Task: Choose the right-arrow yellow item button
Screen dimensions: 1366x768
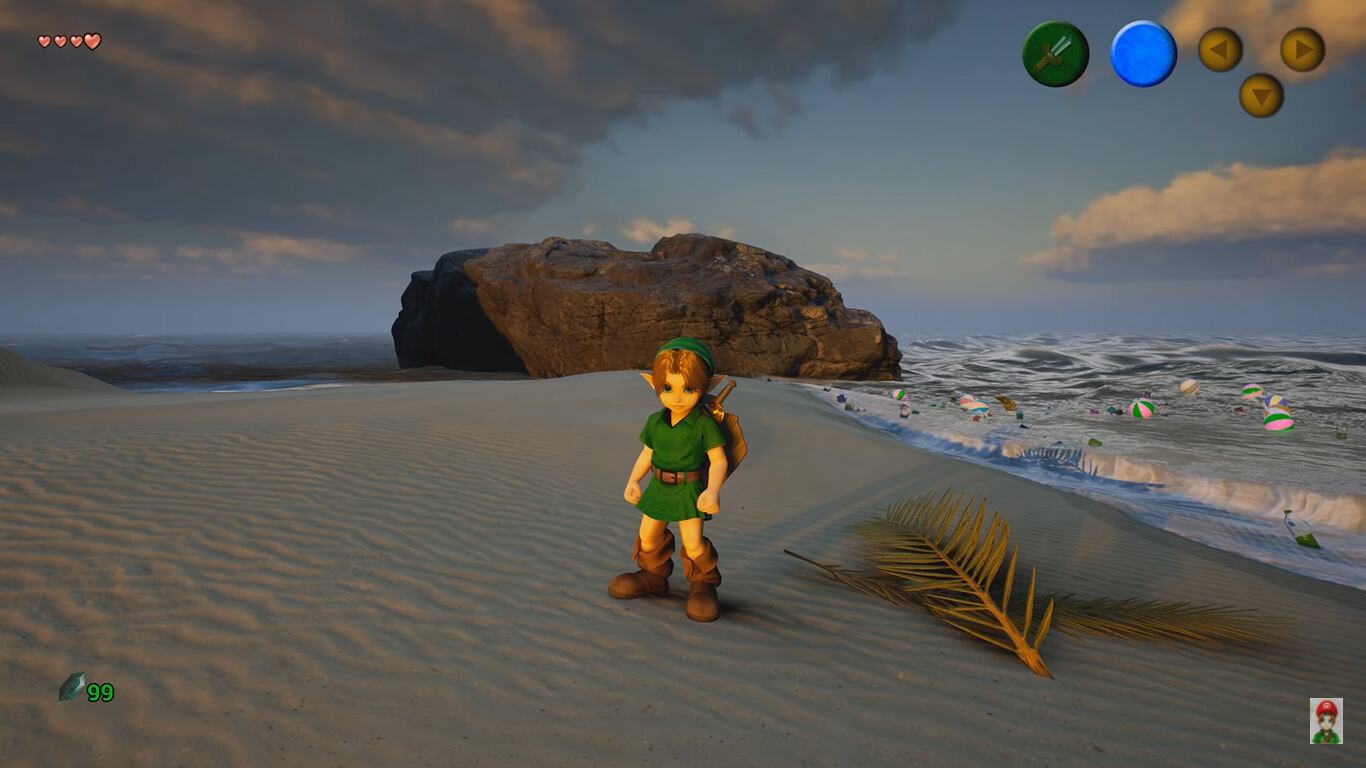Action: [1302, 49]
